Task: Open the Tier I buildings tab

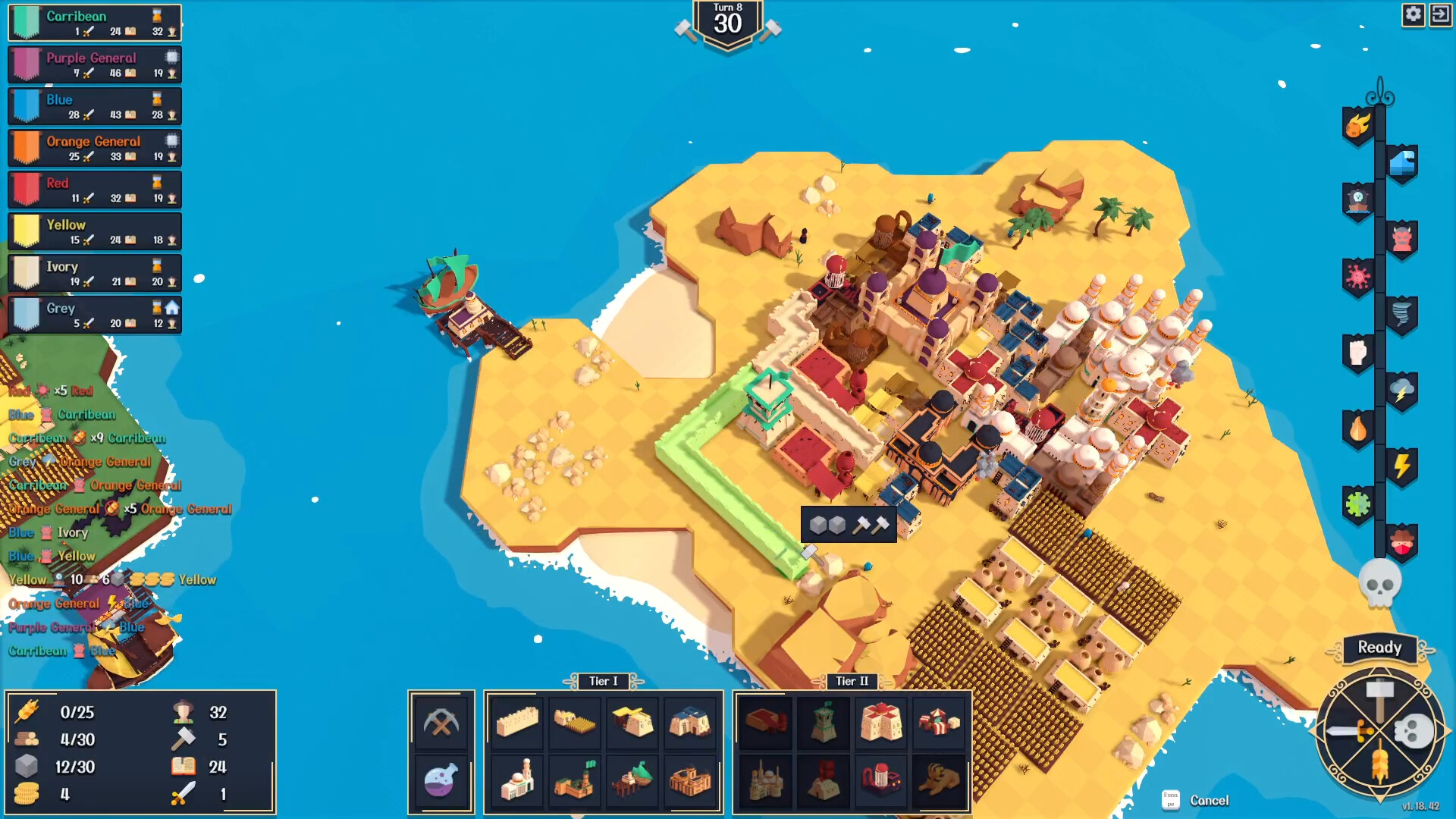Action: pyautogui.click(x=603, y=681)
